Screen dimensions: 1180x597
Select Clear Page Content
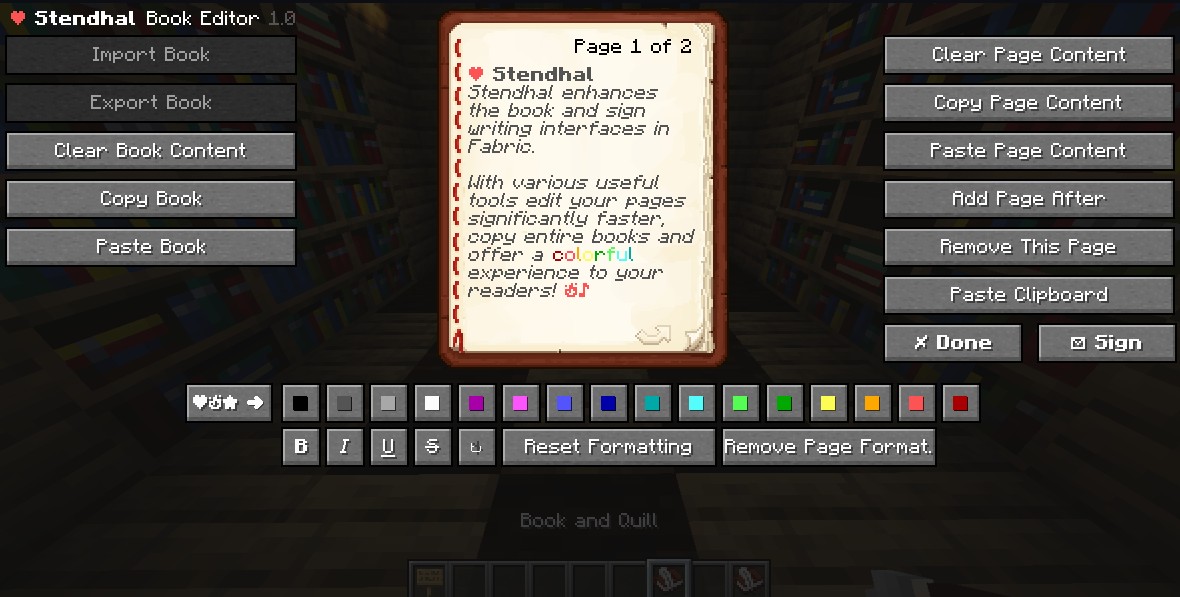(x=1028, y=55)
